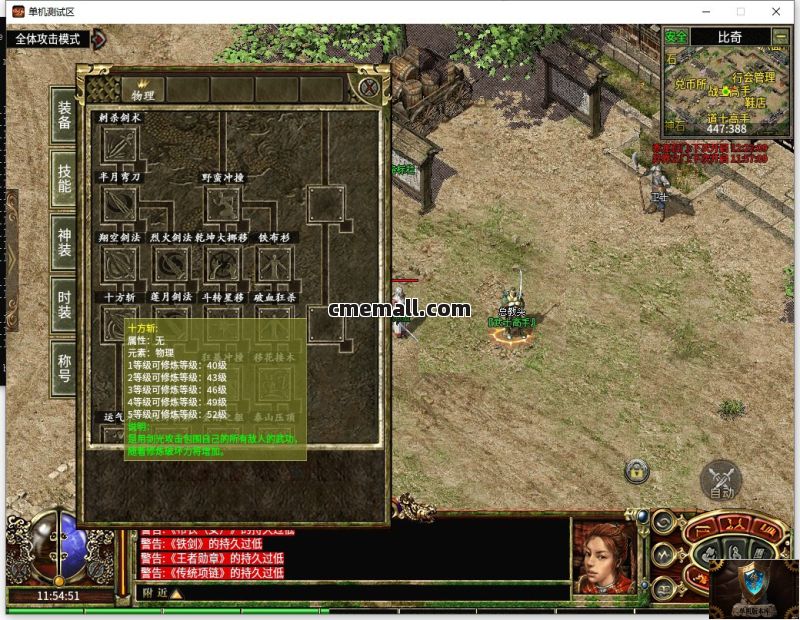Open the character portrait panel
This screenshot has width=800, height=620.
[604, 558]
